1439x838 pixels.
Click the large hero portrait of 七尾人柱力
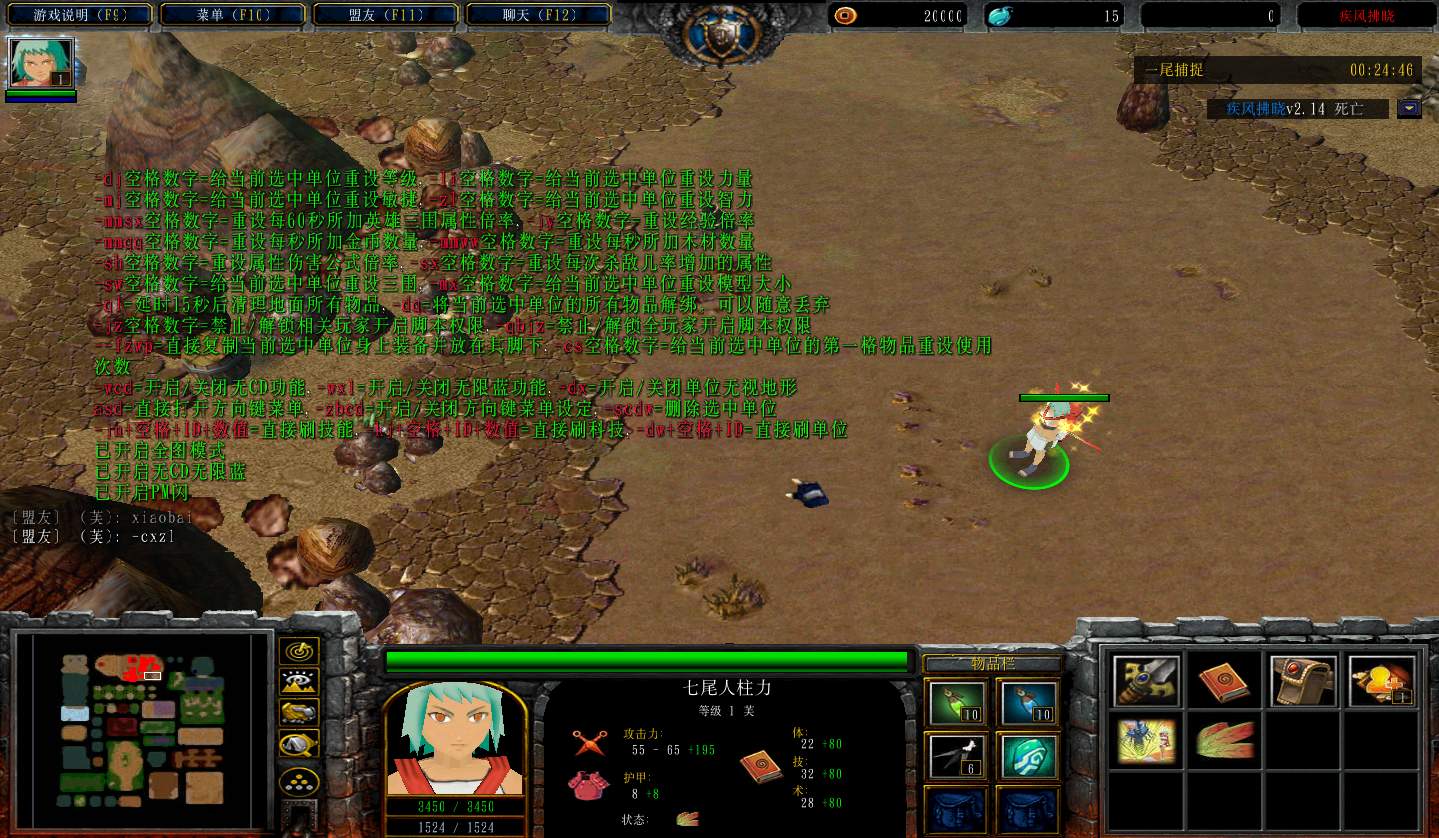pos(455,739)
